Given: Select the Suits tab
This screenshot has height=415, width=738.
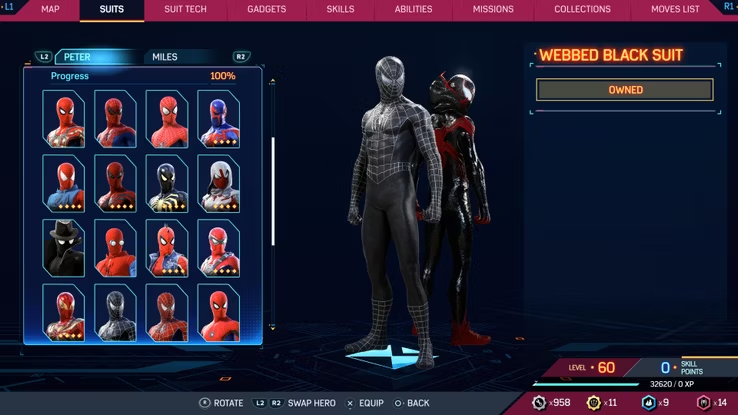Looking at the screenshot, I should click(x=112, y=9).
